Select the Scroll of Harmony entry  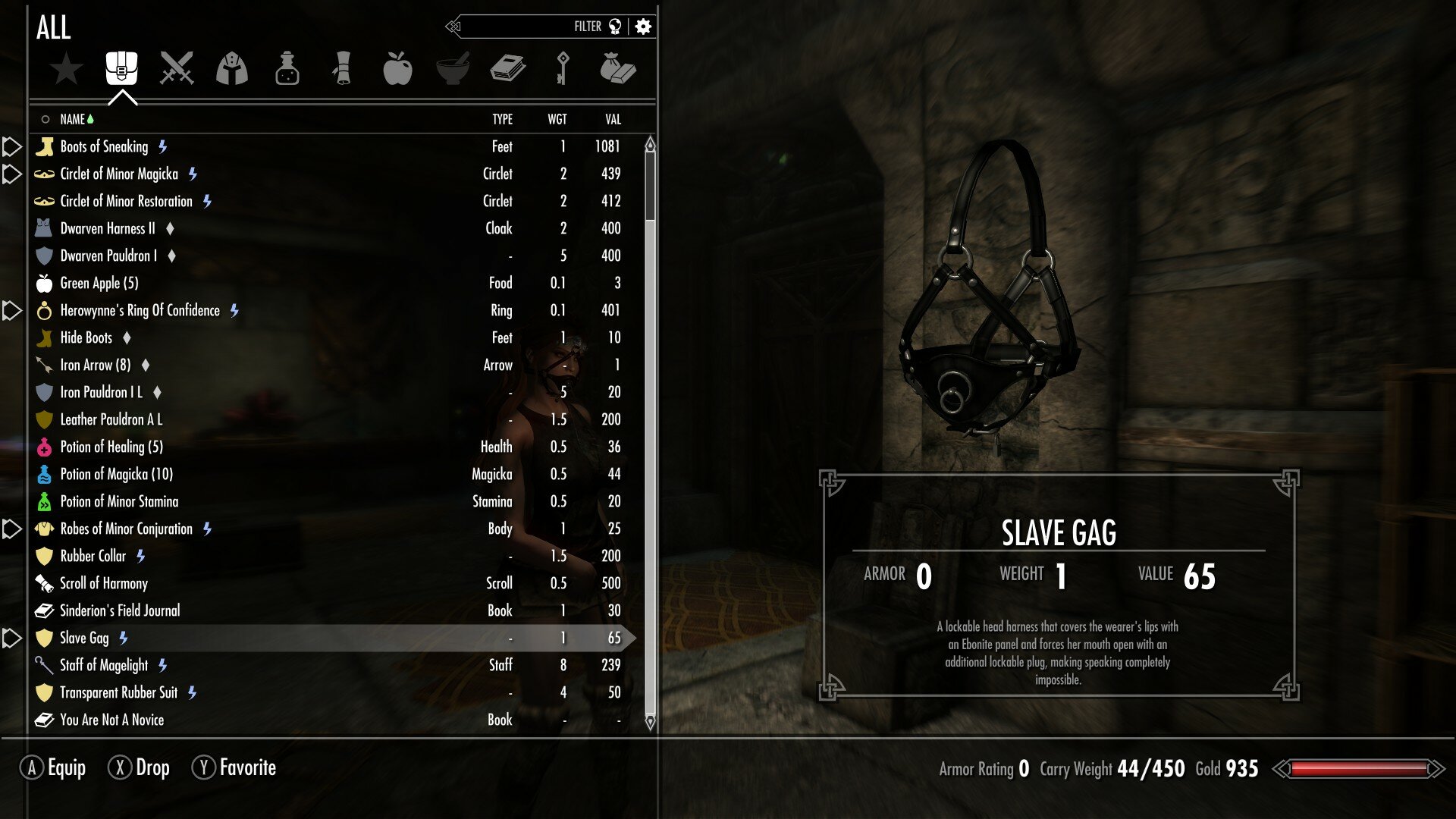pos(104,583)
